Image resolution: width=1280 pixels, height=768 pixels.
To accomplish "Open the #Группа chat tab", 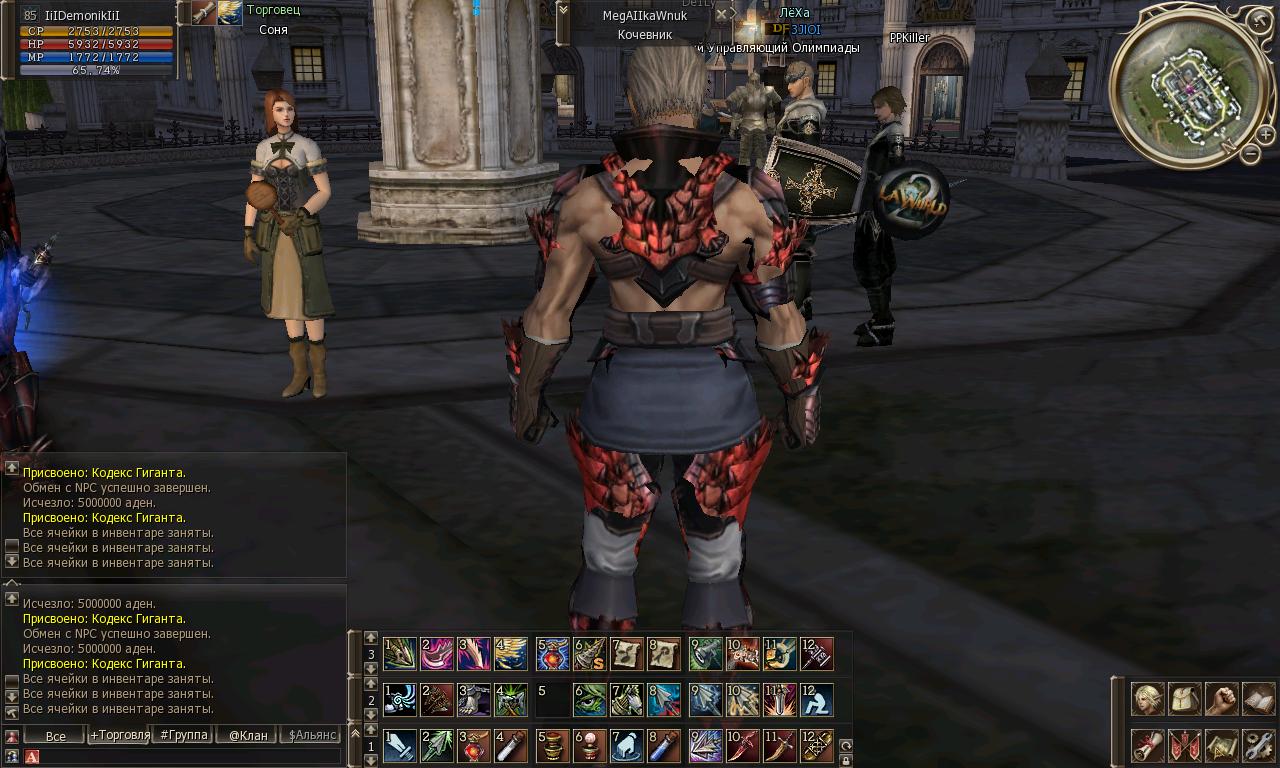I will pos(183,735).
